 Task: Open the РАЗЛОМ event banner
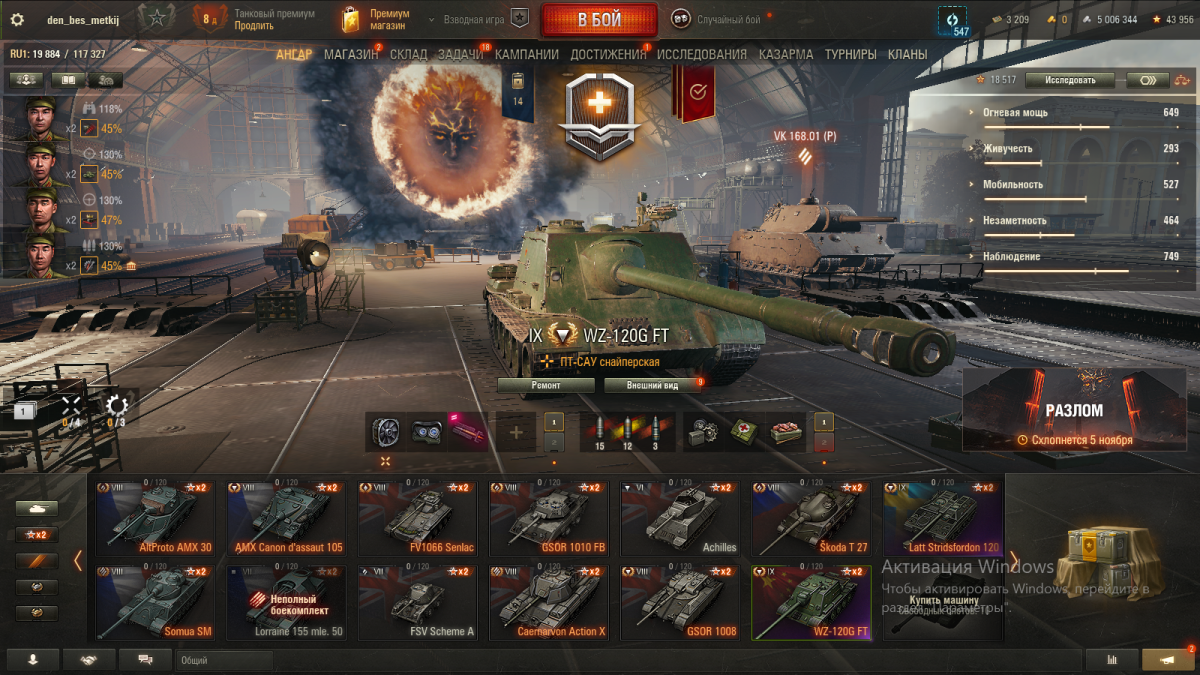[x=1074, y=409]
